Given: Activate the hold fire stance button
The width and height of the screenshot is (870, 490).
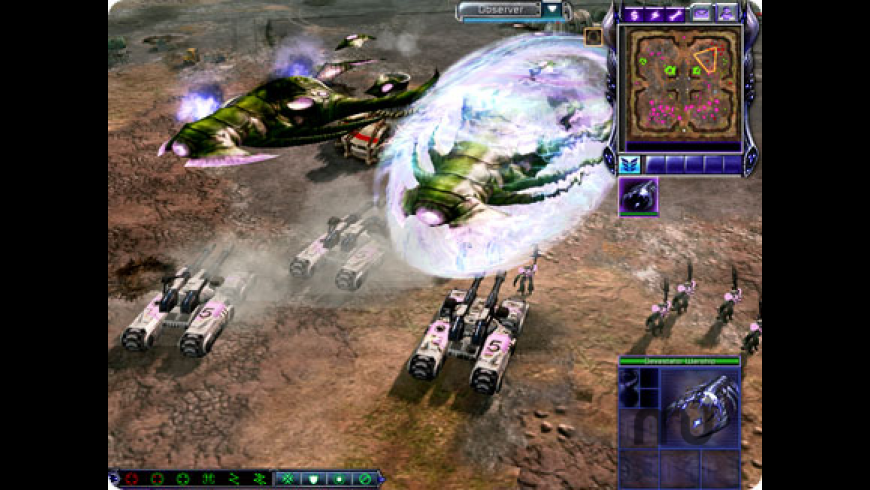Looking at the screenshot, I should point(363,479).
